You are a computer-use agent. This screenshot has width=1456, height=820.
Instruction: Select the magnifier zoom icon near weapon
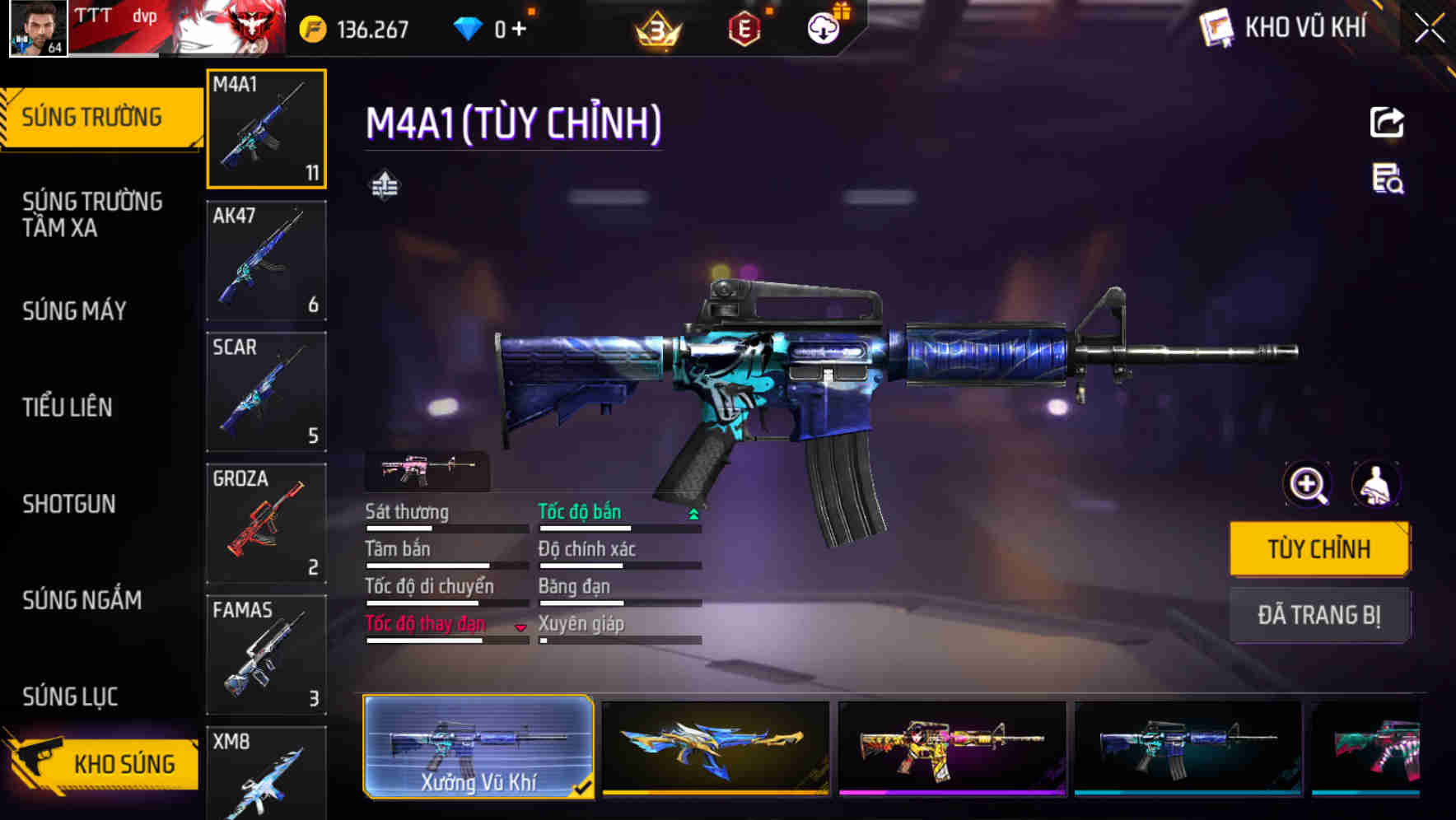[x=1306, y=485]
